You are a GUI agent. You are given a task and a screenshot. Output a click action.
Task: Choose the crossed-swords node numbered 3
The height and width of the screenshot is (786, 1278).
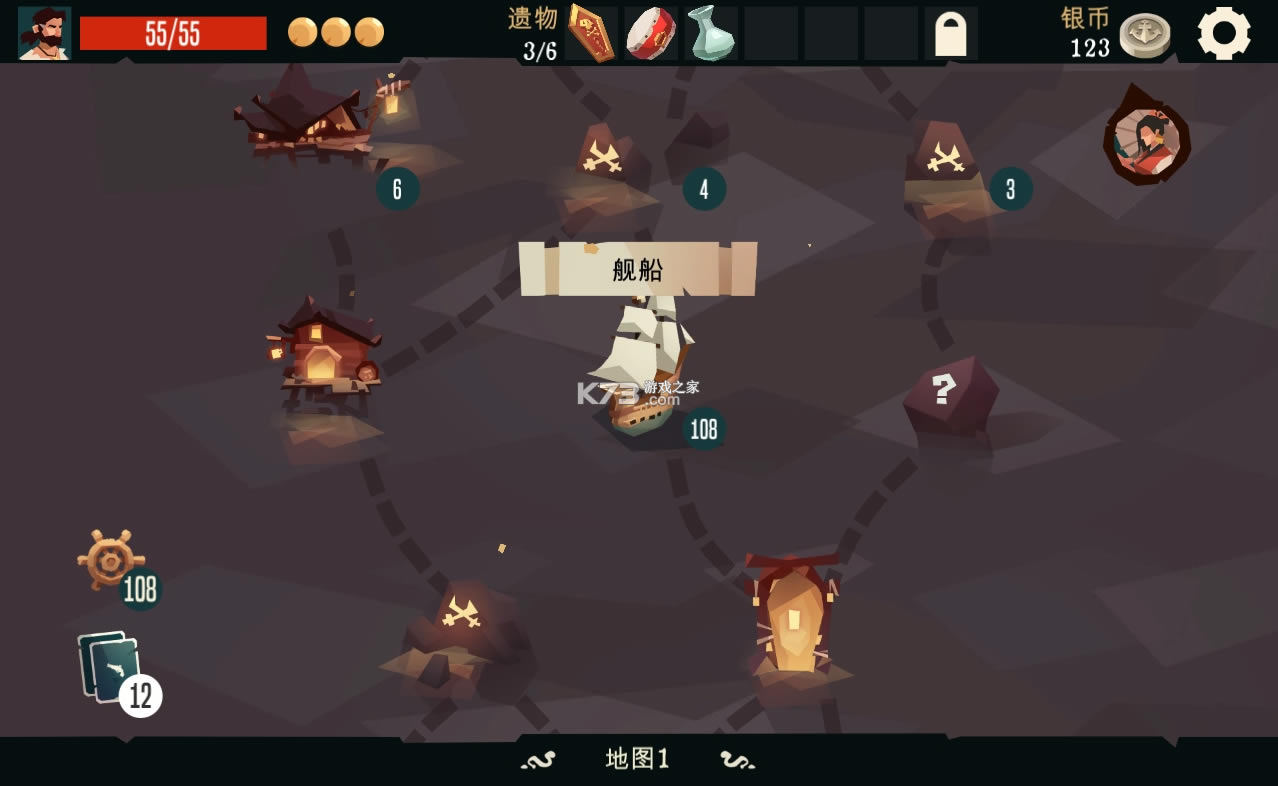pyautogui.click(x=943, y=158)
